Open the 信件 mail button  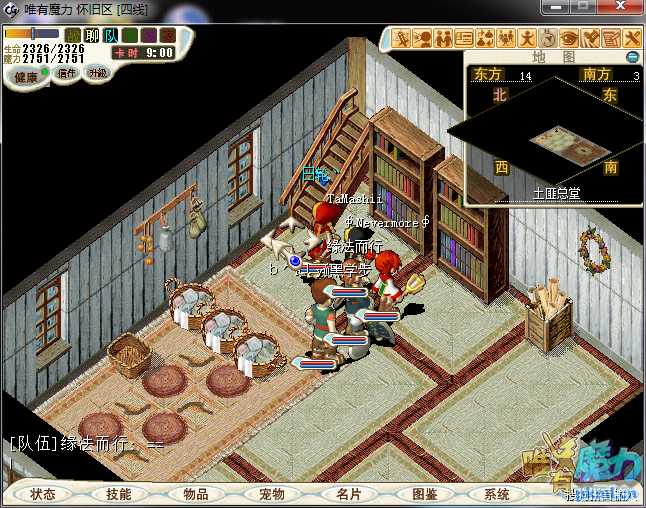coord(67,73)
